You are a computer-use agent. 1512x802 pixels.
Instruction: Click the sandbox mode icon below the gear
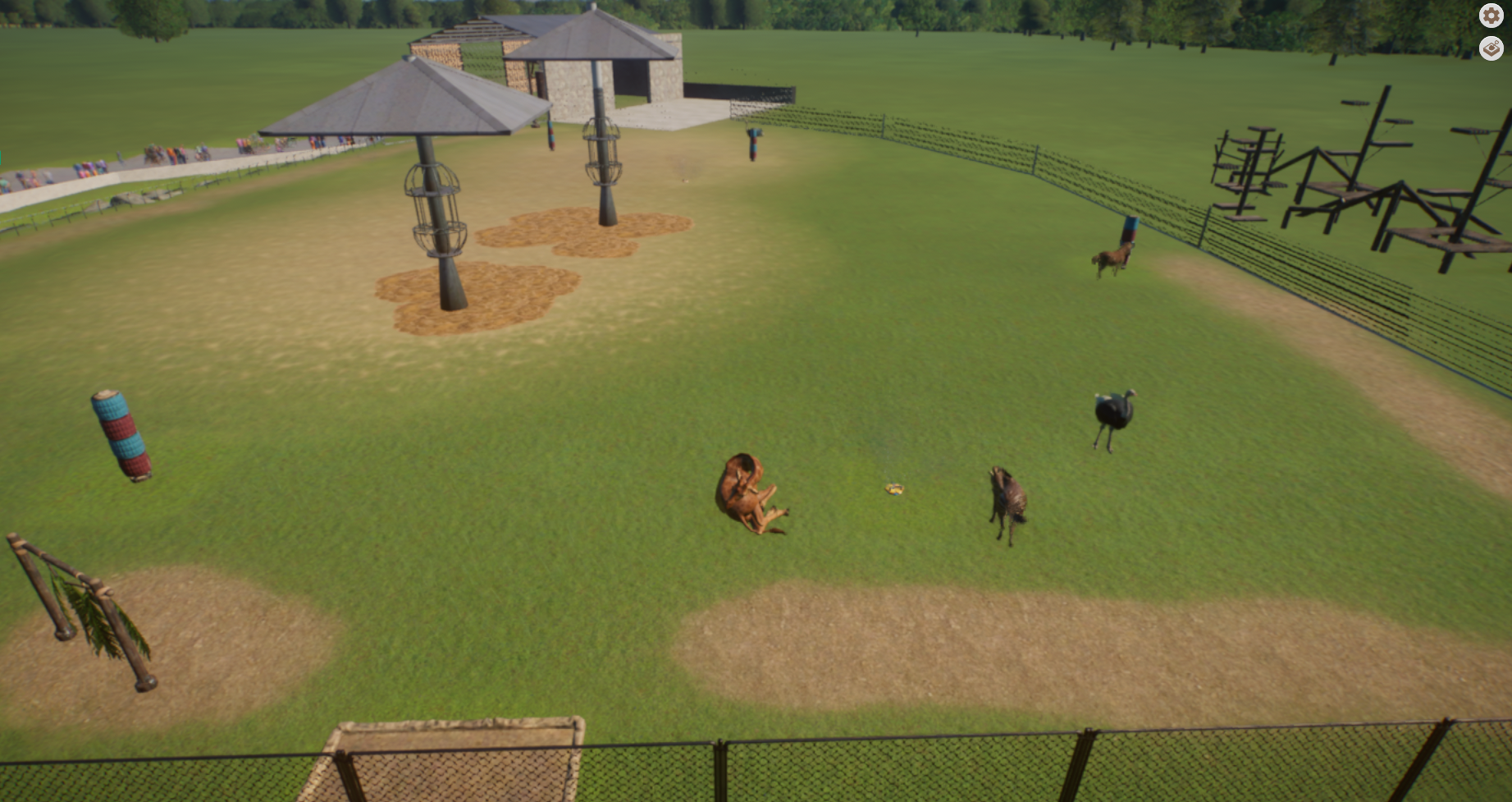1491,49
